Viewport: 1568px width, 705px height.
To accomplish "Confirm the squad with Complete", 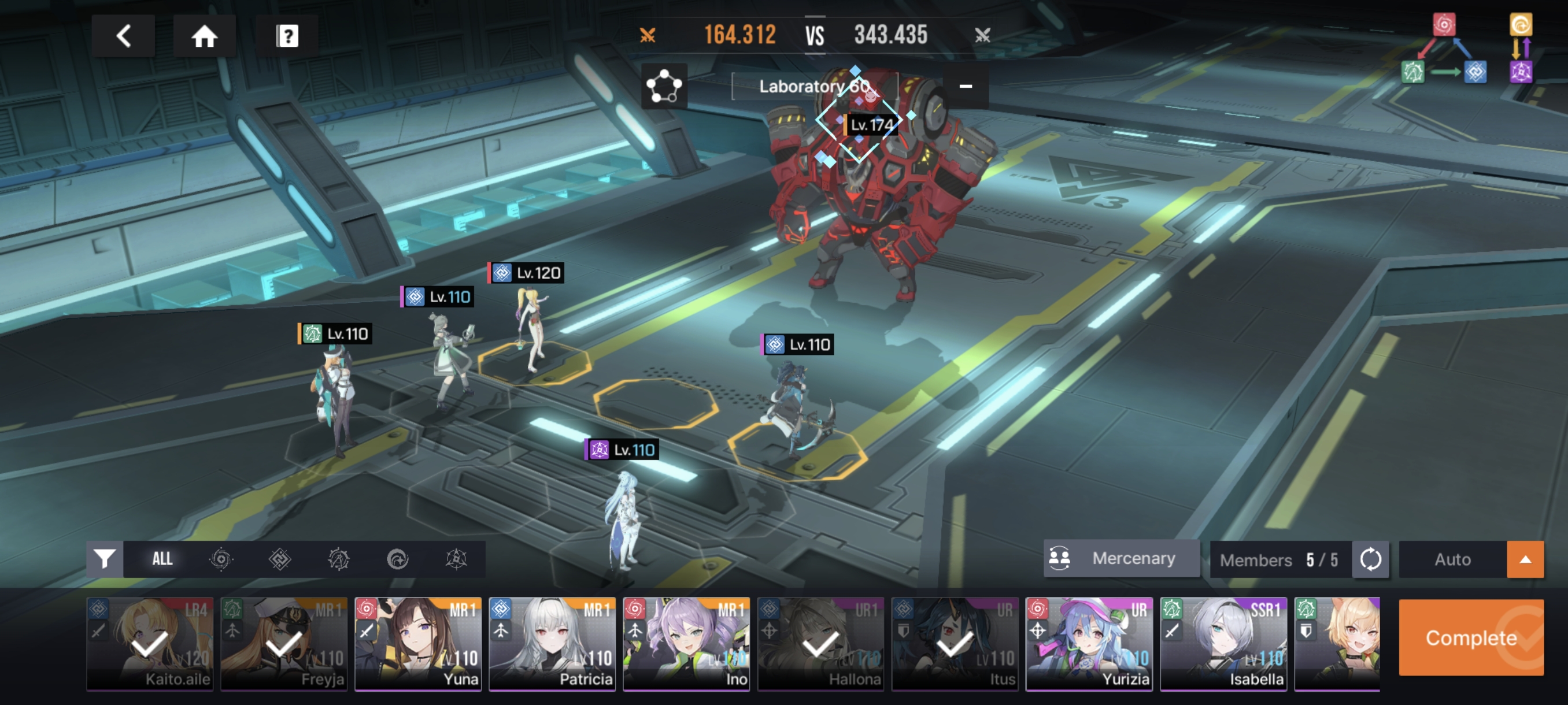I will [x=1471, y=637].
